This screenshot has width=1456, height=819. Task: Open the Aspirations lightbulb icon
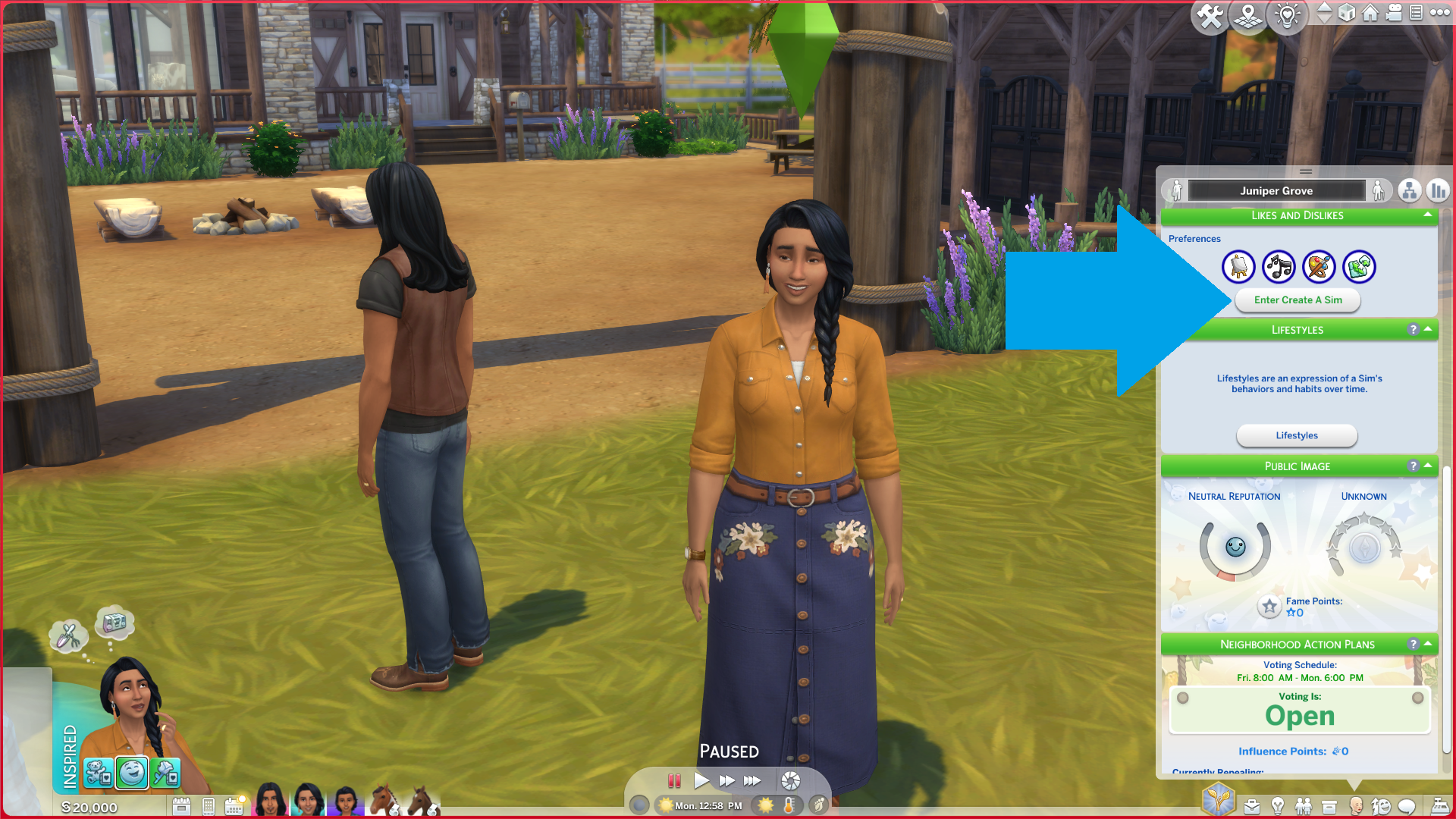pyautogui.click(x=1279, y=806)
